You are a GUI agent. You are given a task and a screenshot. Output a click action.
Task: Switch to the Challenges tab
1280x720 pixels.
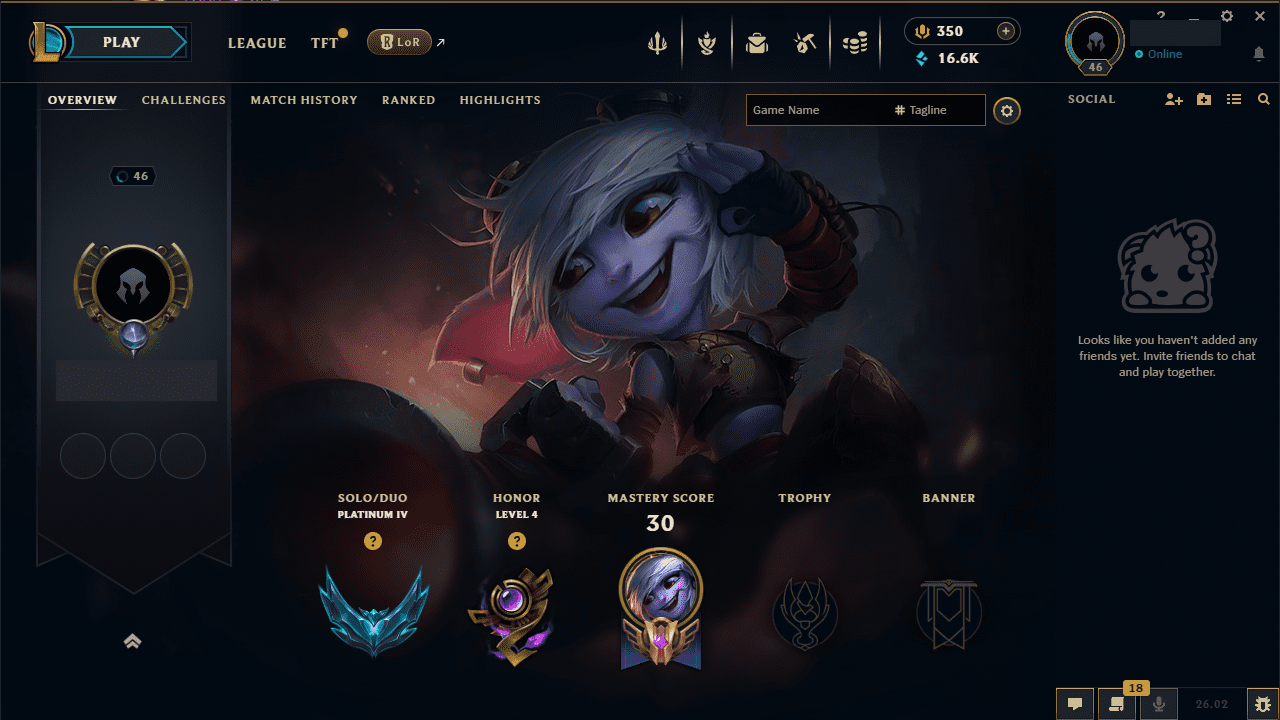pyautogui.click(x=184, y=100)
